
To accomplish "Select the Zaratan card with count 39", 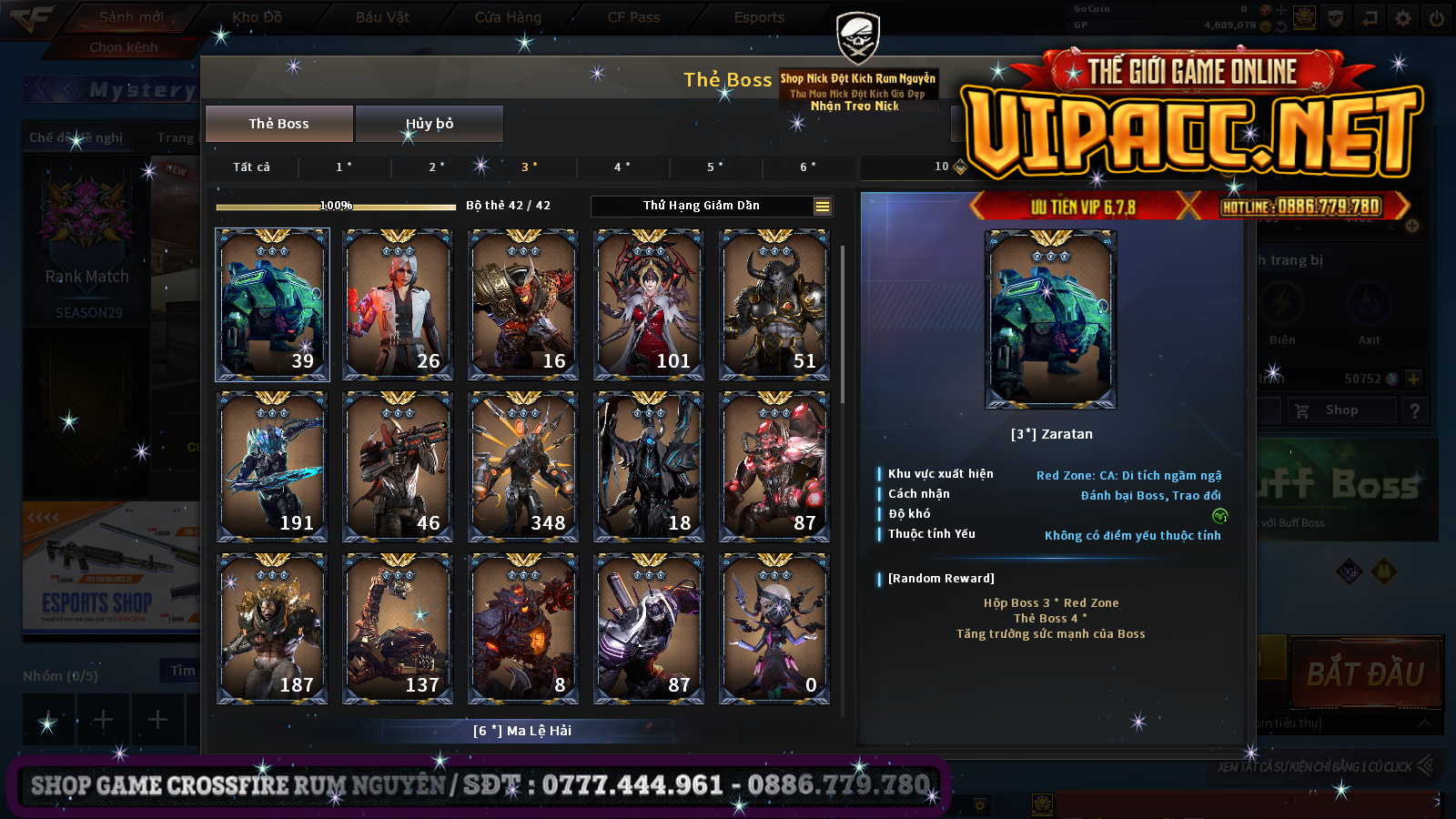I will (272, 304).
